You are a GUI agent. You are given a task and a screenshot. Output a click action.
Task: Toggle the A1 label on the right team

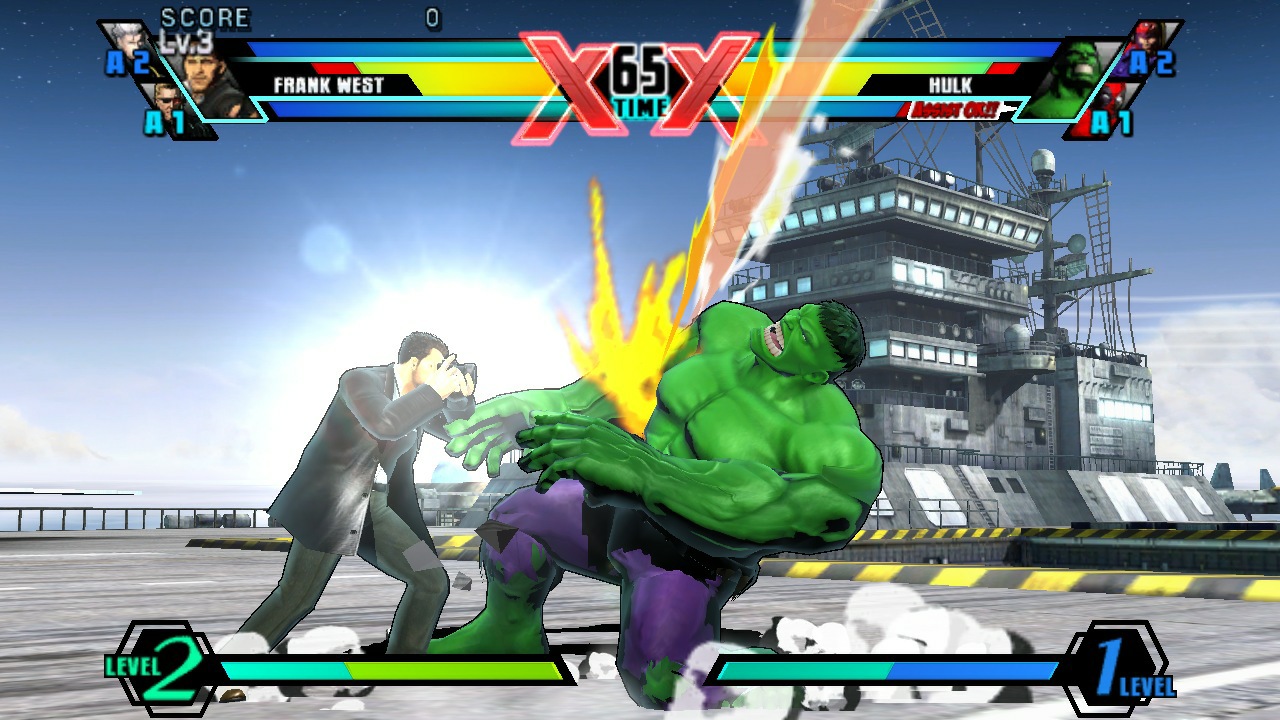[1113, 122]
